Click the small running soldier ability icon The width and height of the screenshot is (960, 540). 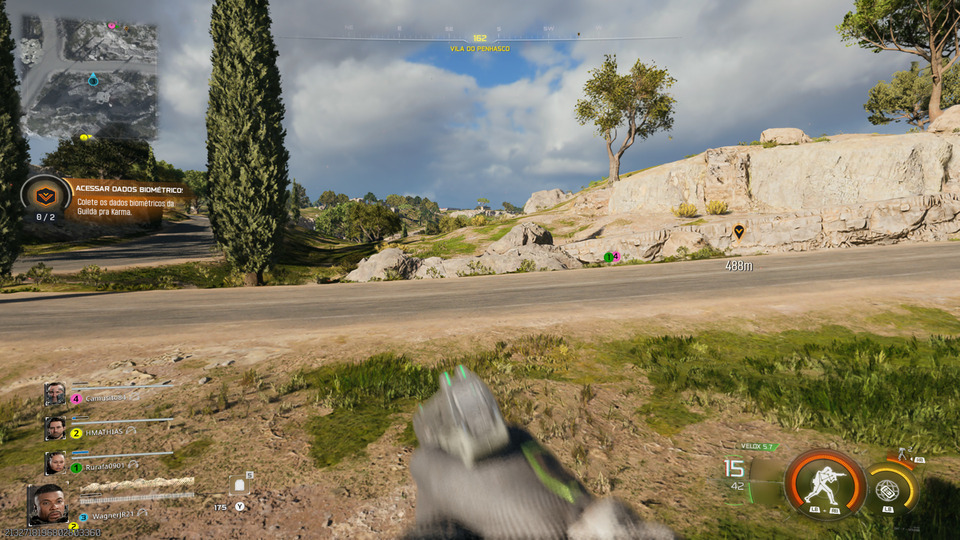904,455
